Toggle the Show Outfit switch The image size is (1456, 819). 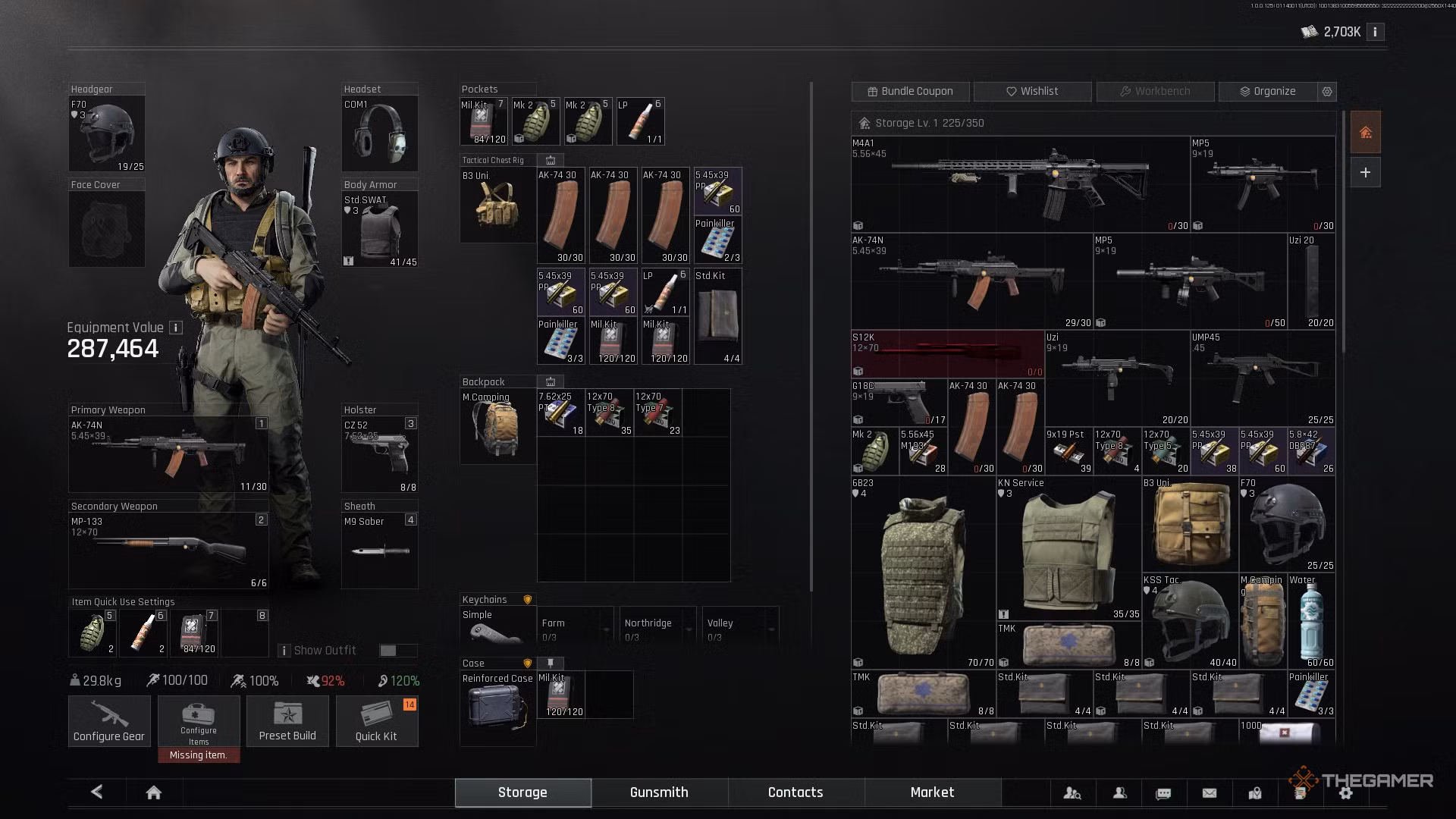click(398, 651)
